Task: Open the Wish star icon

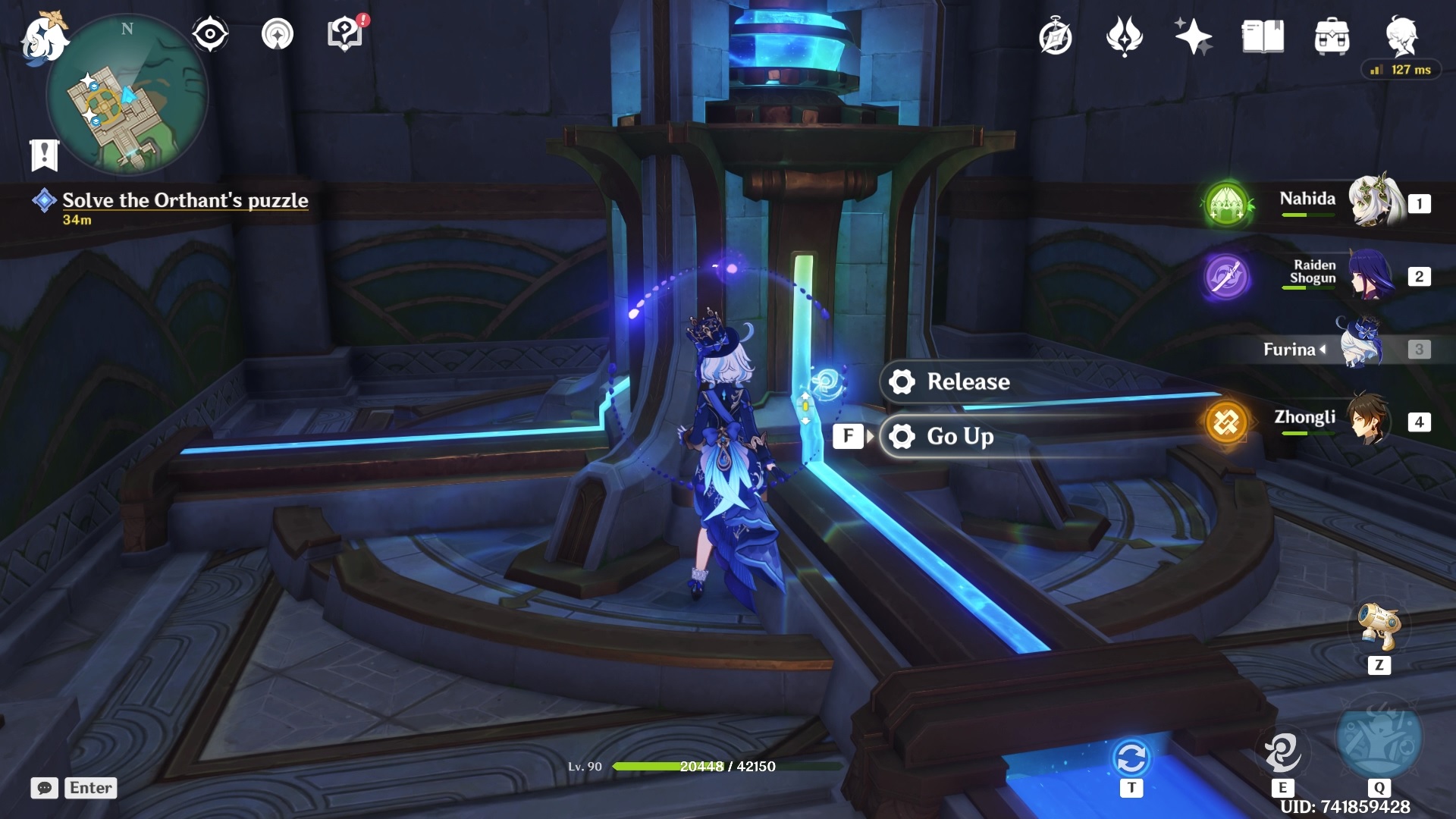Action: point(1193,36)
